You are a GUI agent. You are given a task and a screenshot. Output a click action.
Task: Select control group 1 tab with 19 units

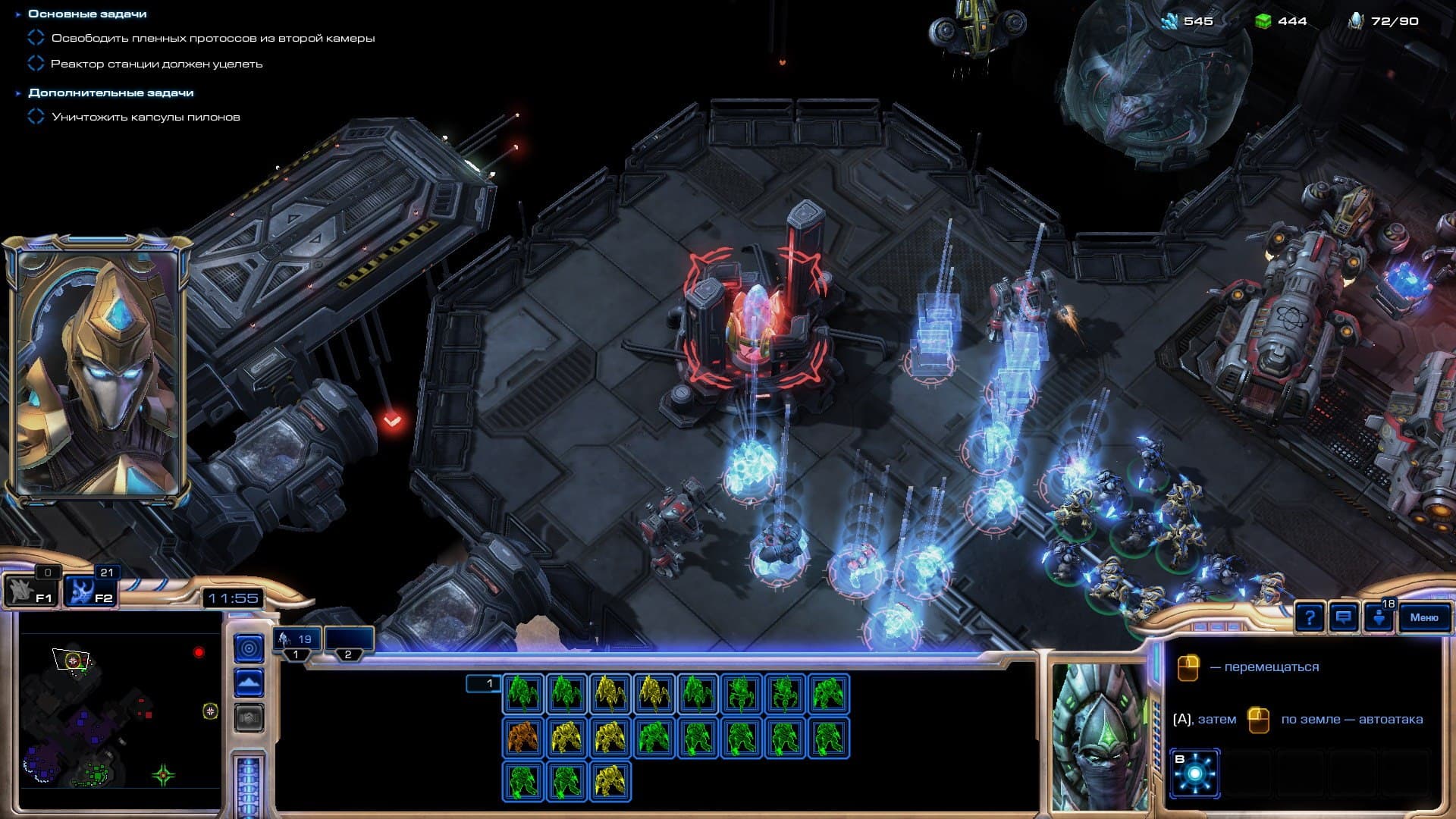pos(297,642)
